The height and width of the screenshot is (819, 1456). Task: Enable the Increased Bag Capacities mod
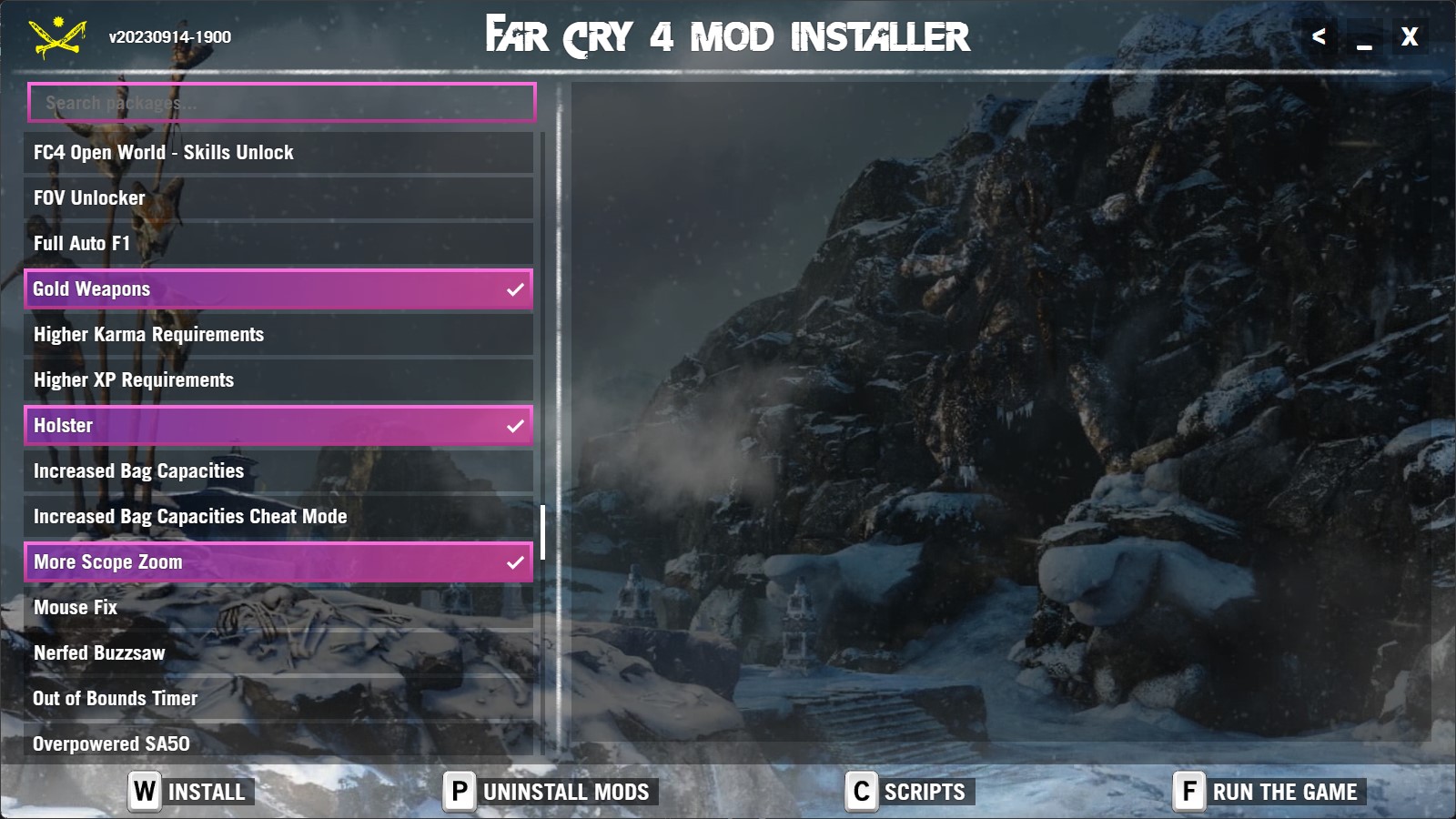click(x=278, y=471)
